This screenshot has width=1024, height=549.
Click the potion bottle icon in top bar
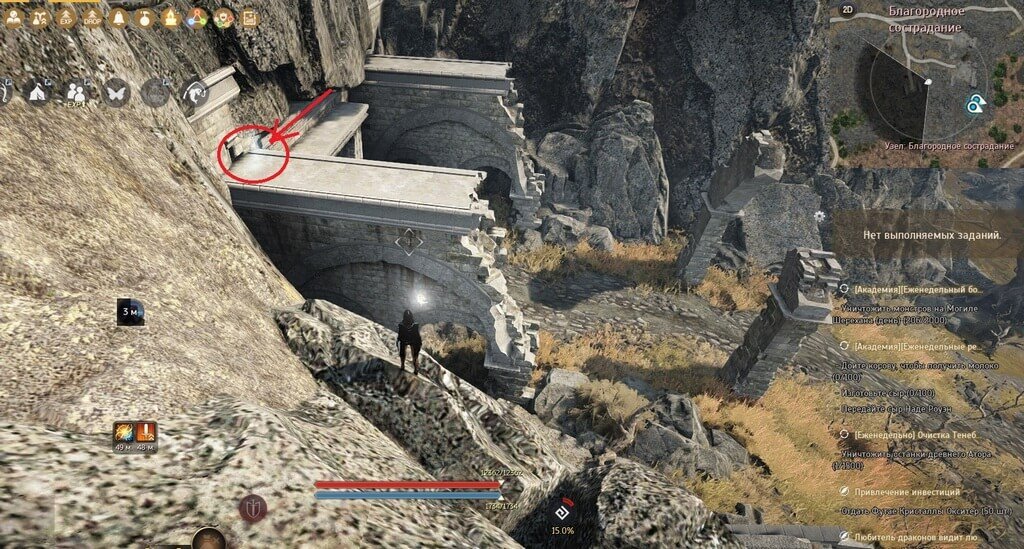pos(145,18)
